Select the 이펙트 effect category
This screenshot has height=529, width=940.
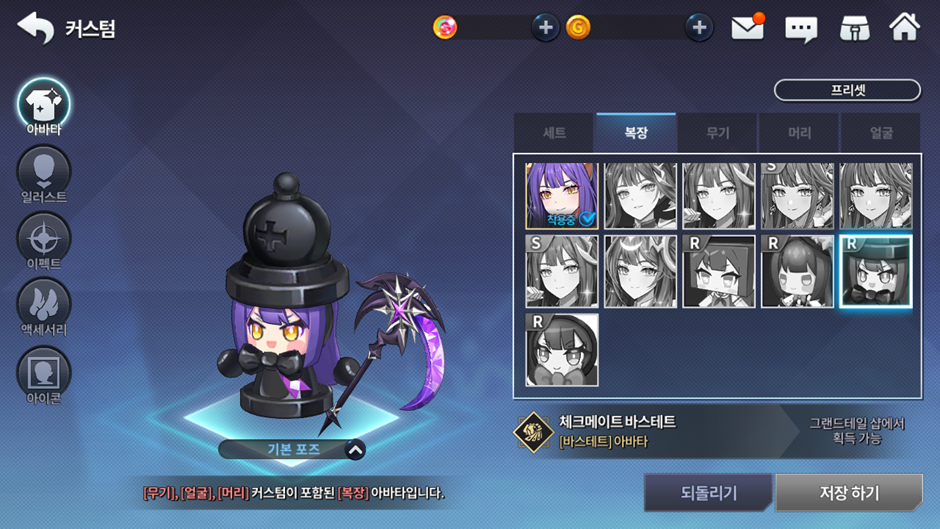click(43, 241)
